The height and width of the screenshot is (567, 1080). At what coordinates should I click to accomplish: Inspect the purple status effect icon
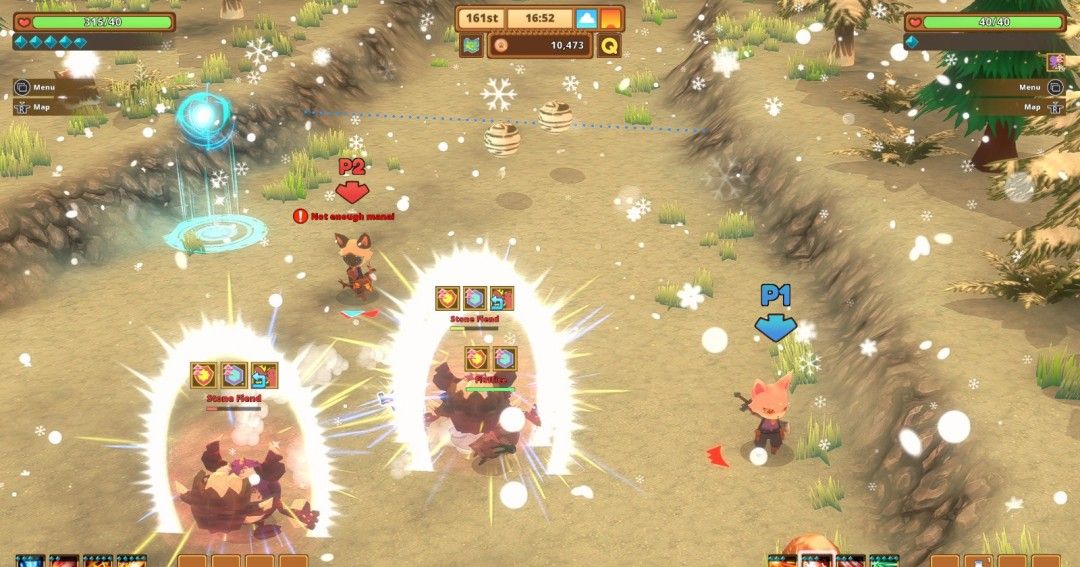[x=1055, y=63]
